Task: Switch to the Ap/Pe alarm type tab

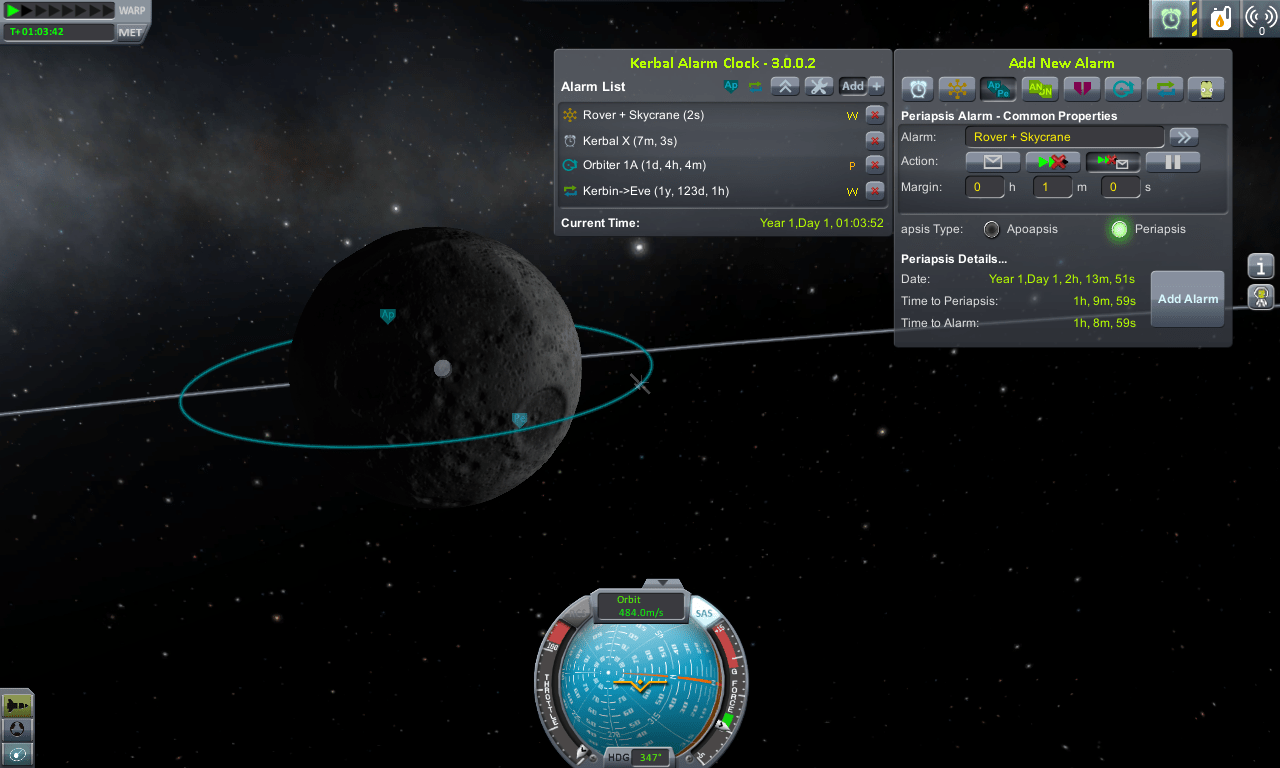Action: (x=998, y=89)
